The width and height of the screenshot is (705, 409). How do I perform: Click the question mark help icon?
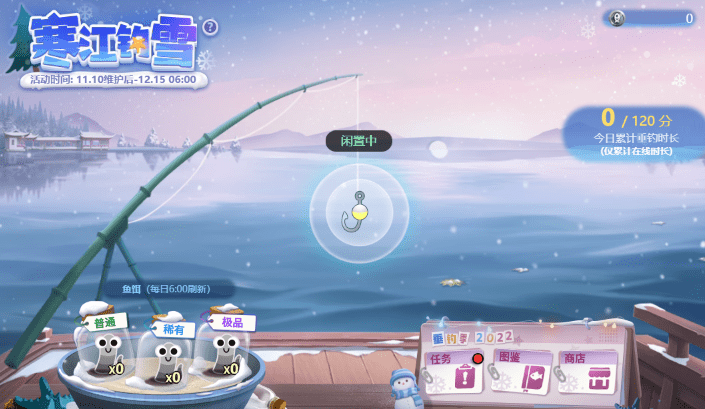tap(210, 28)
